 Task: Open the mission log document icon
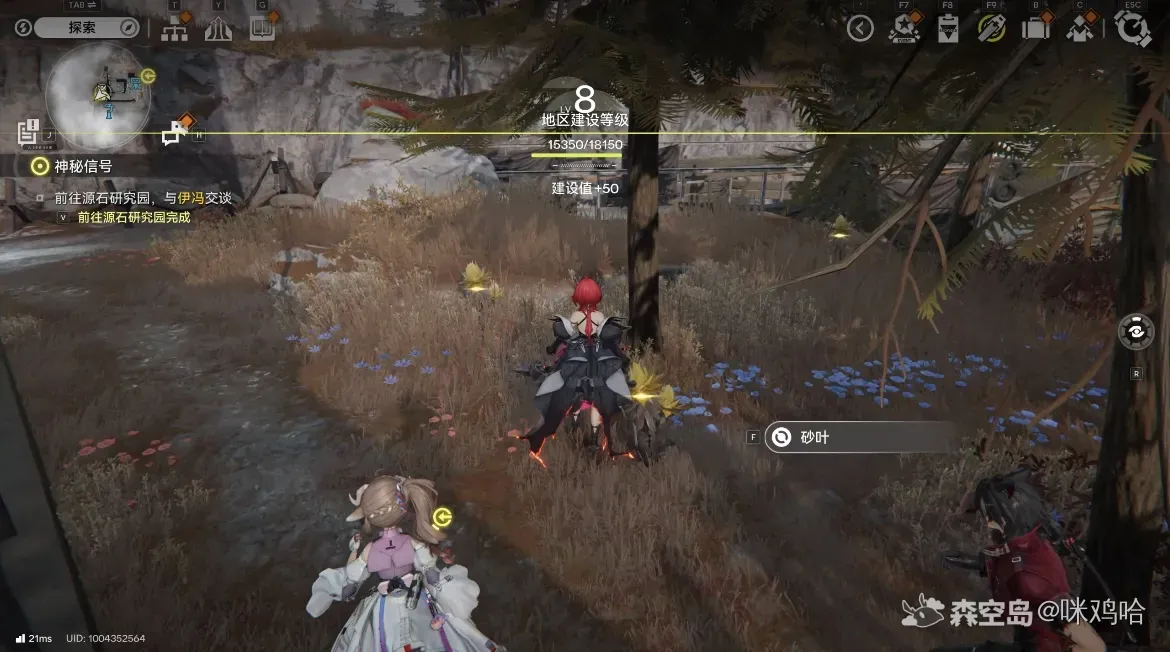click(29, 131)
